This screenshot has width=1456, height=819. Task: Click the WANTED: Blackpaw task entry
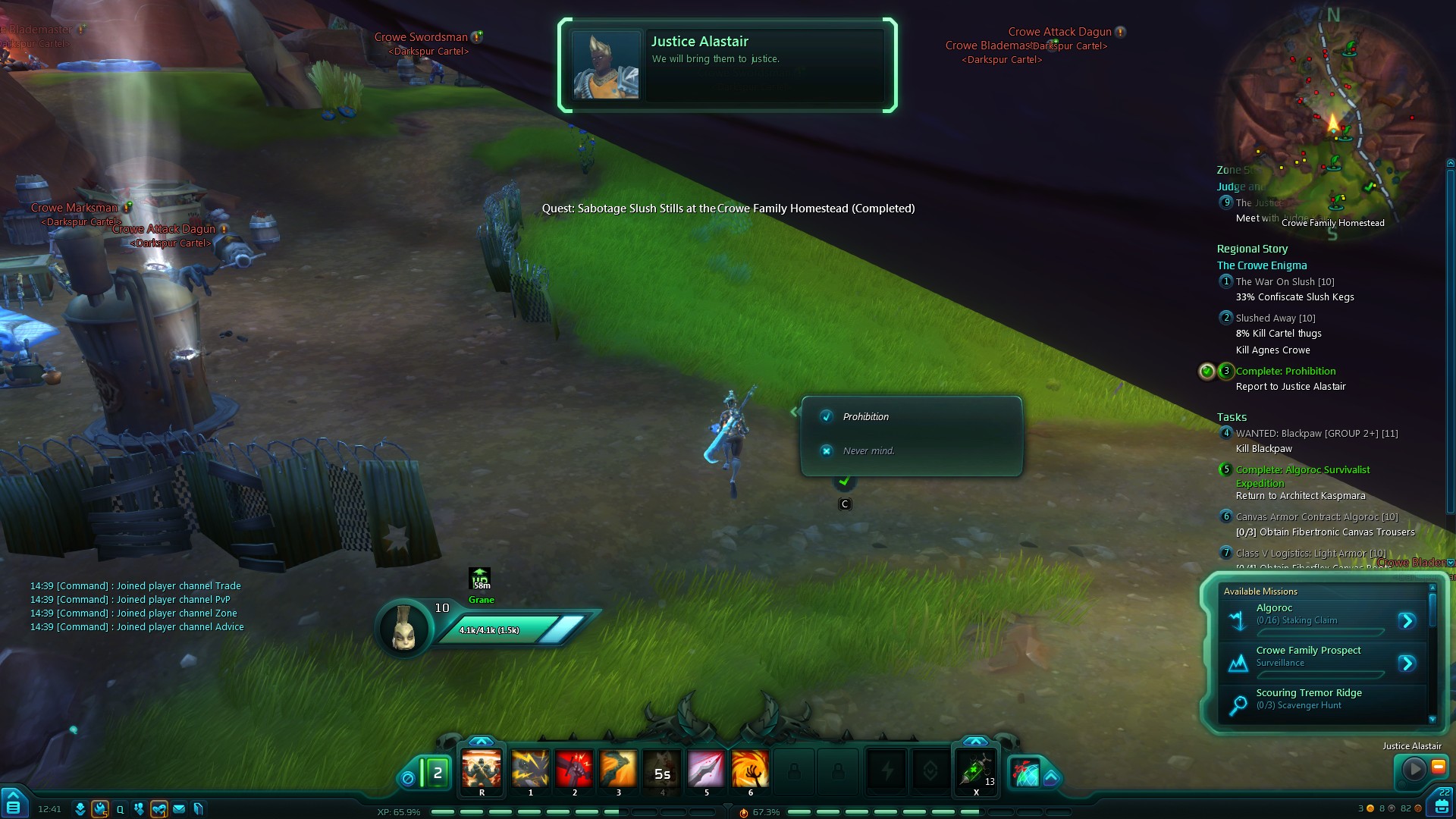pyautogui.click(x=1316, y=434)
